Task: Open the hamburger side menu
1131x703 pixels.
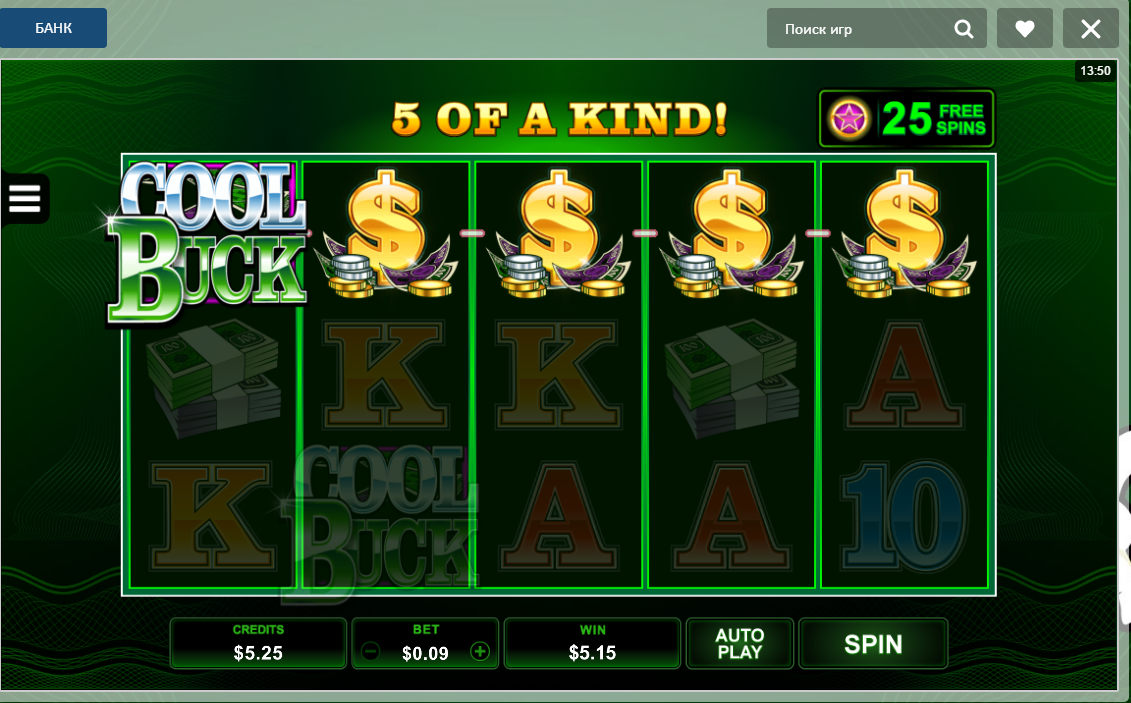Action: 24,198
